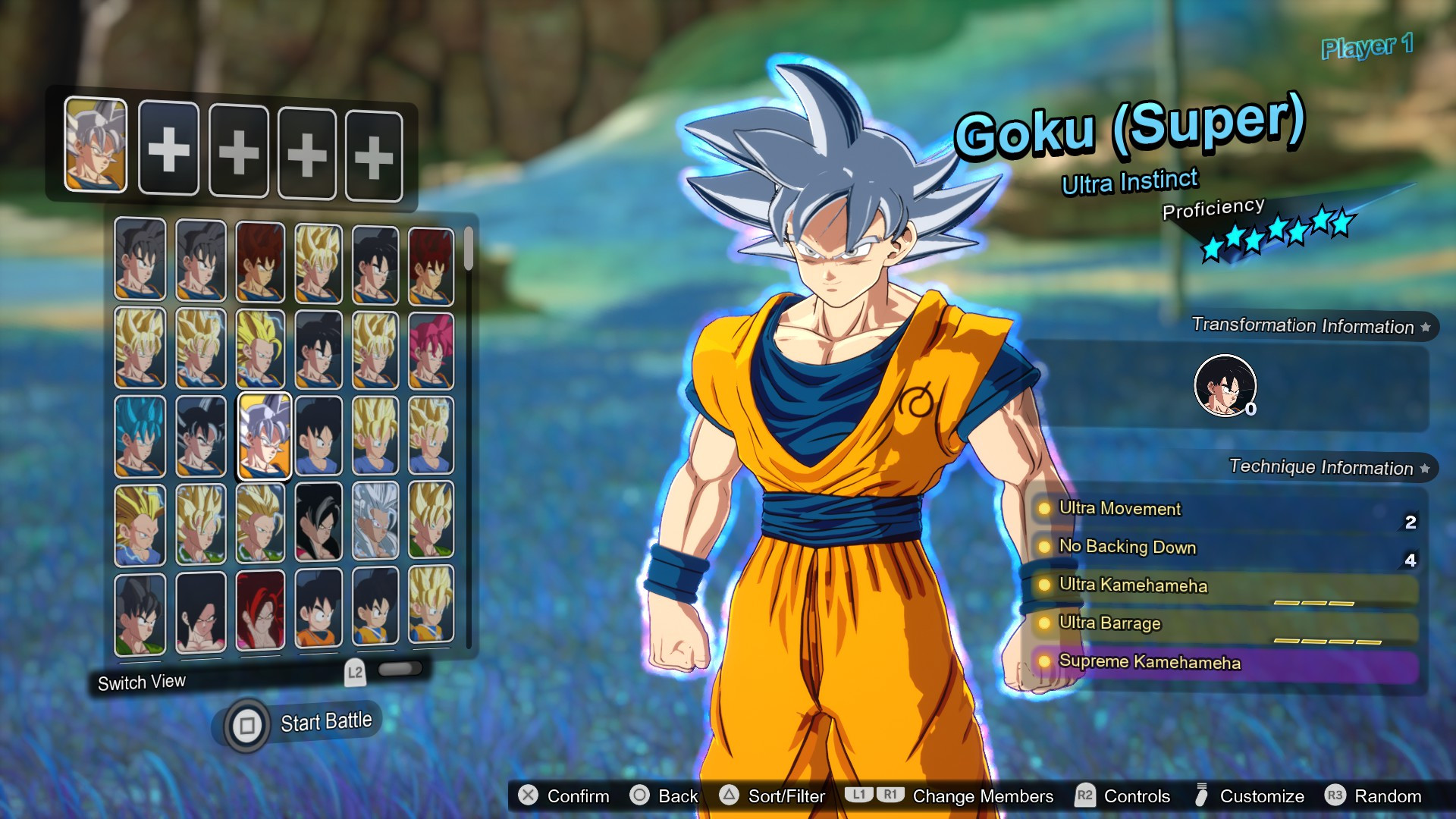Select the Super Saiyan Blue Goku thumbnail
This screenshot has width=1456, height=819.
tap(140, 435)
